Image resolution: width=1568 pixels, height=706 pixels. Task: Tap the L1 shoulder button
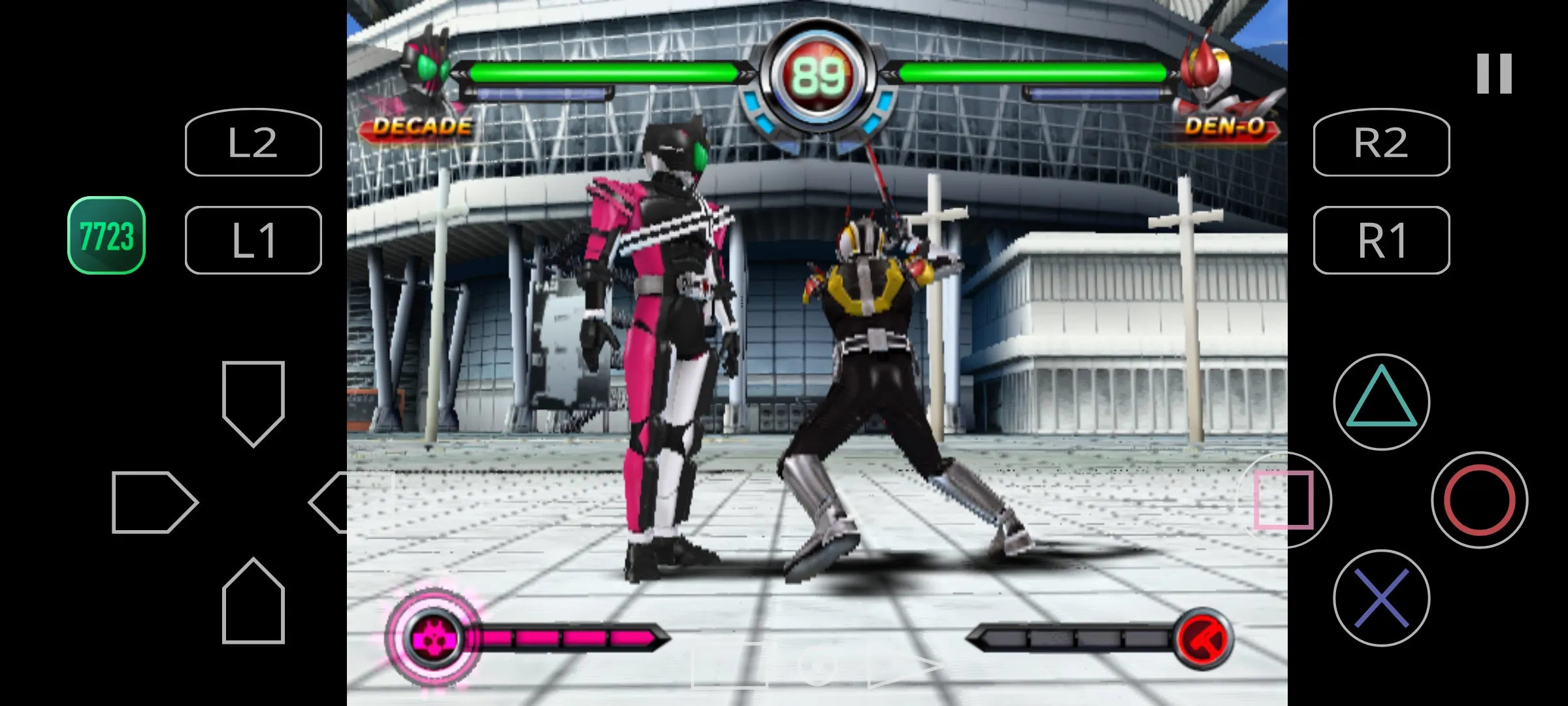[x=253, y=240]
